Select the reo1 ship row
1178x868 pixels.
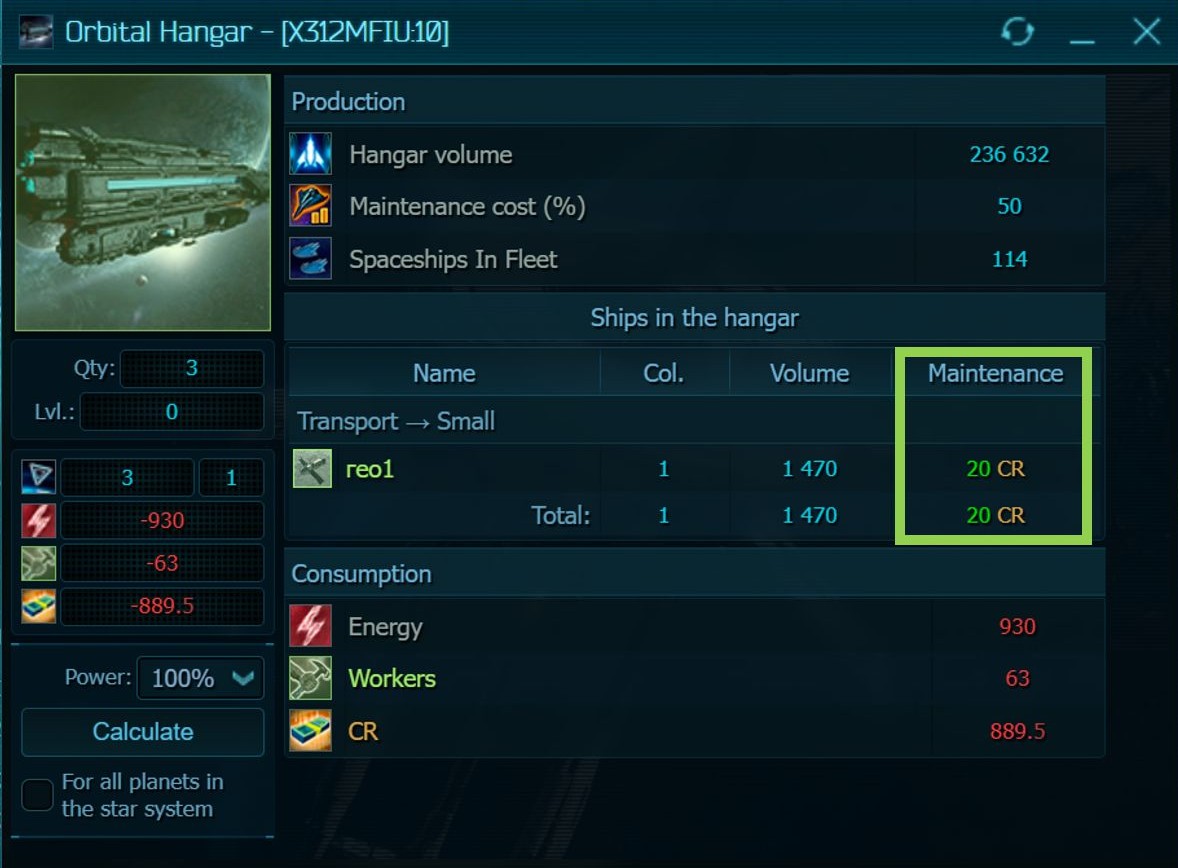coord(370,468)
